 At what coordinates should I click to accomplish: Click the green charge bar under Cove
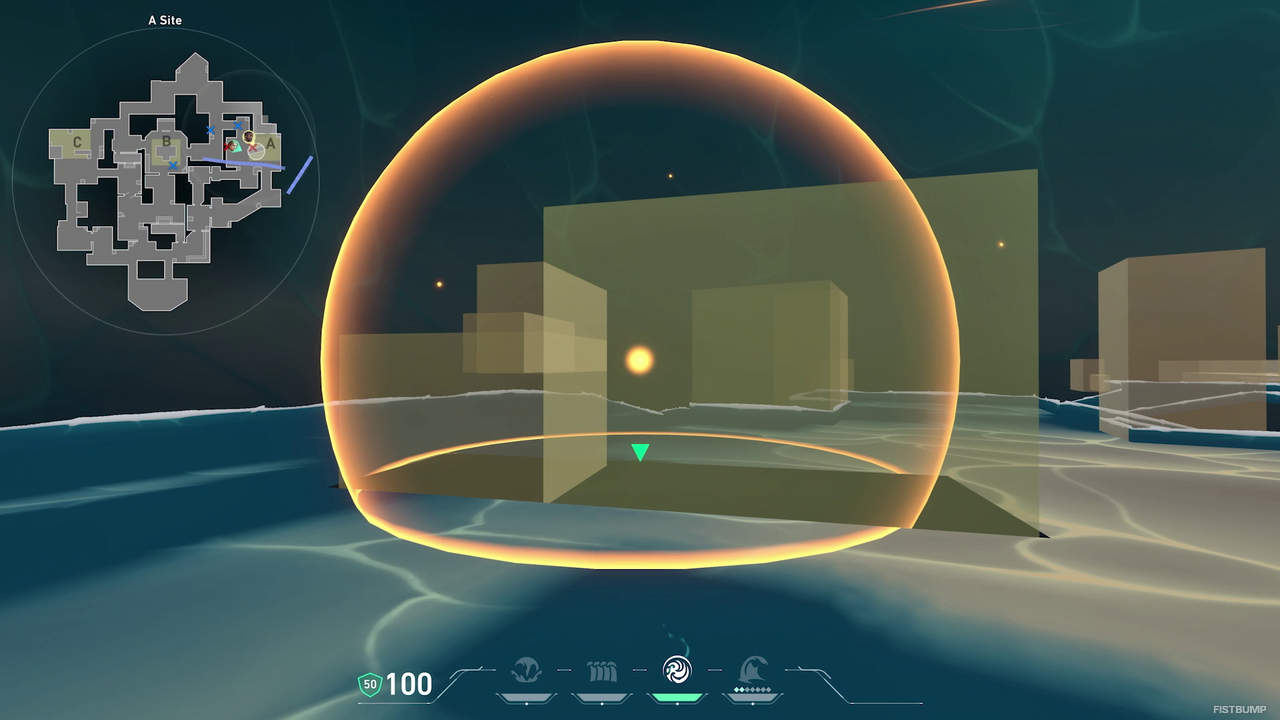[x=676, y=697]
